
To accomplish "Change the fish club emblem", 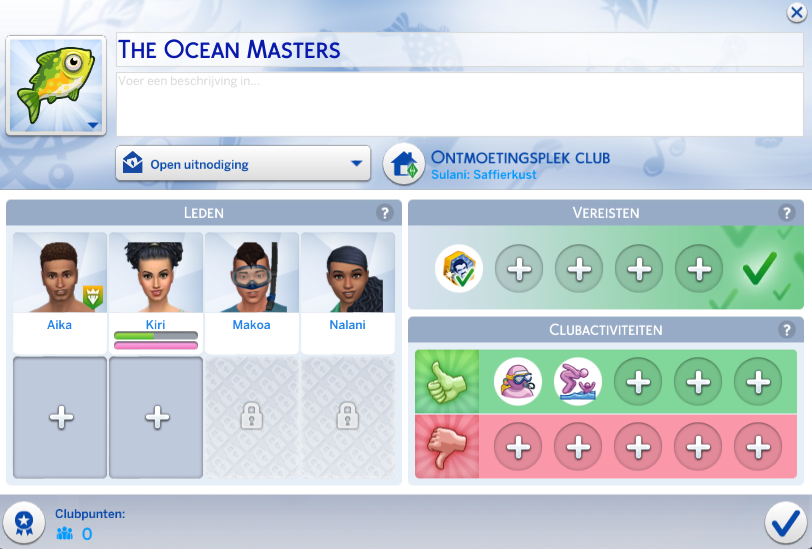I will point(57,87).
